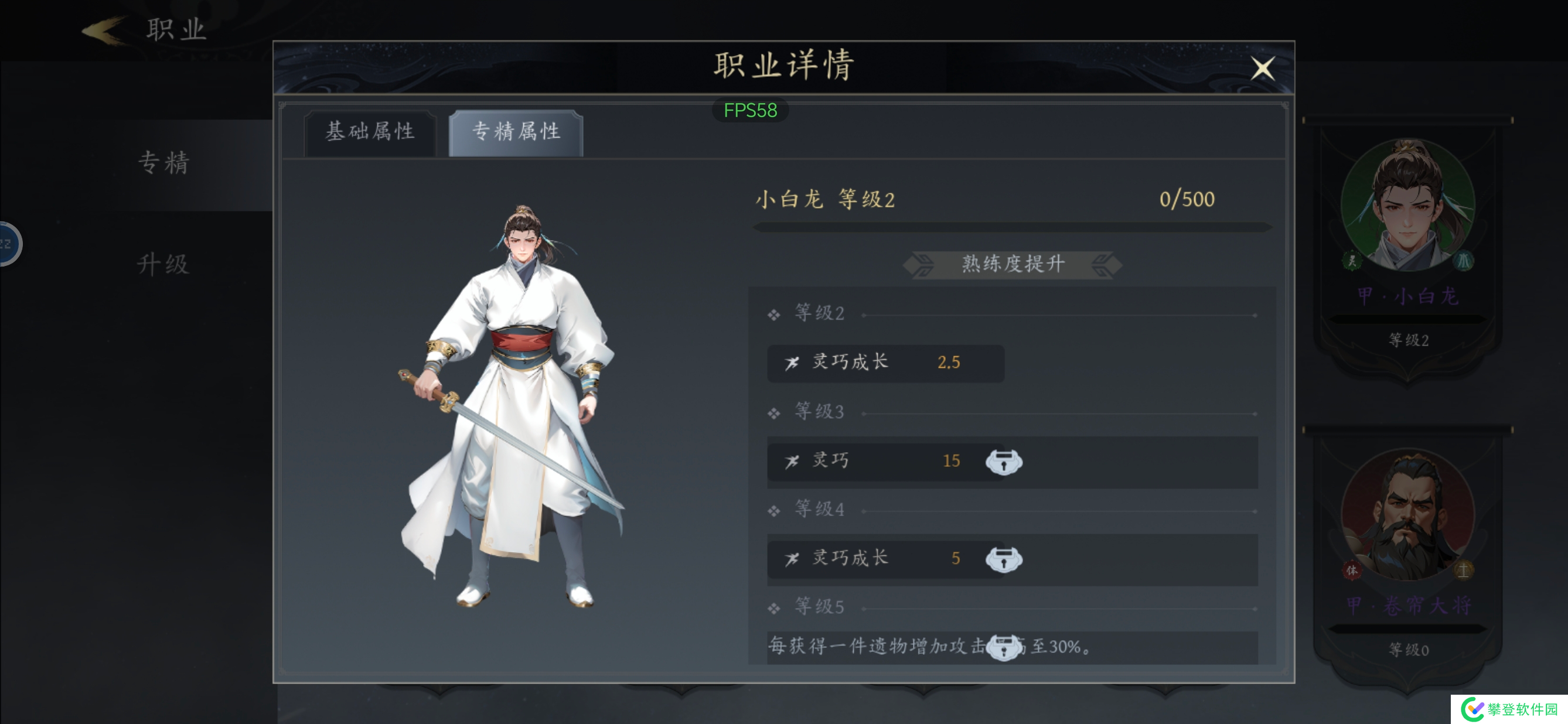This screenshot has width=1568, height=724.
Task: Switch to the 基础属性 tab
Action: pyautogui.click(x=371, y=132)
